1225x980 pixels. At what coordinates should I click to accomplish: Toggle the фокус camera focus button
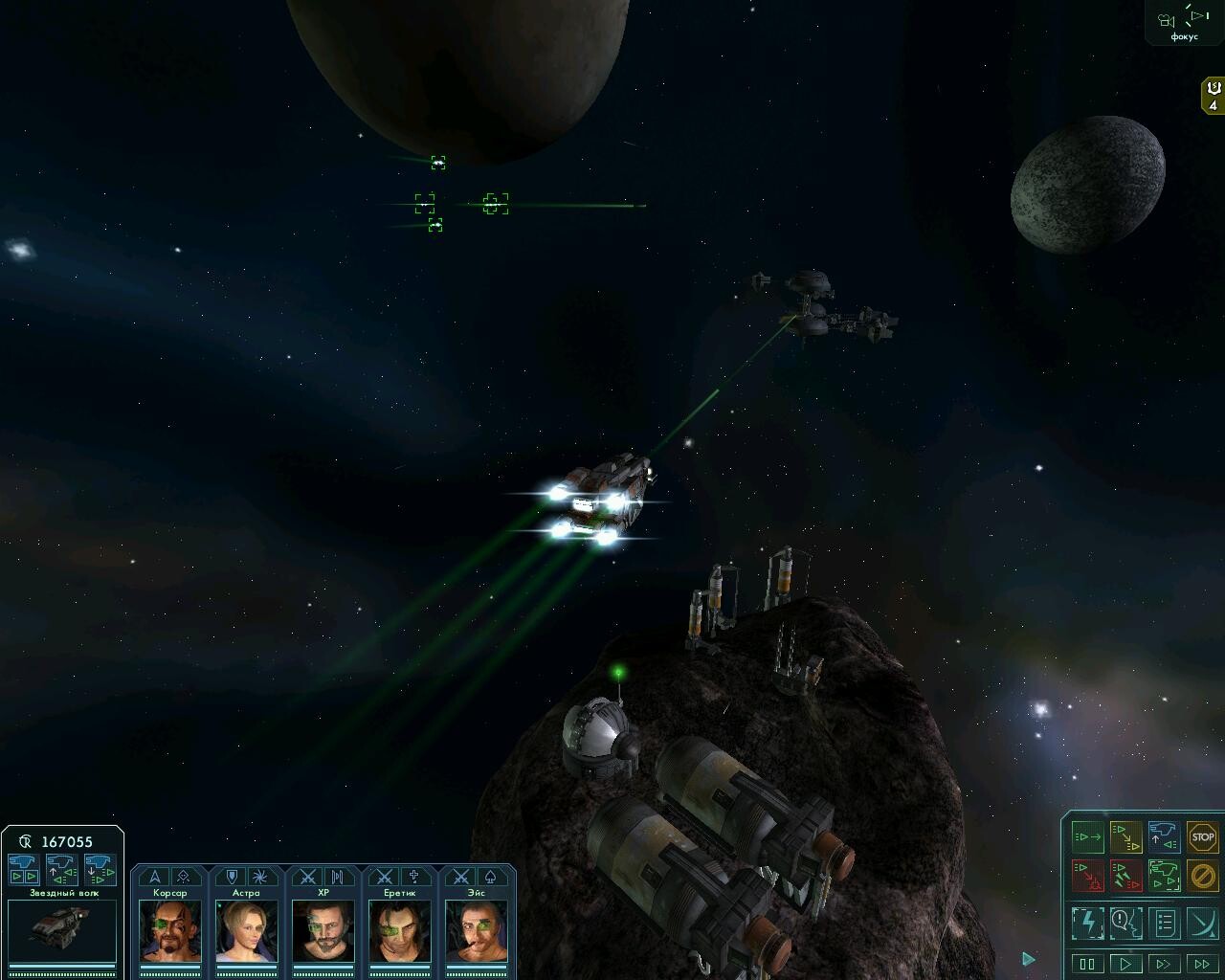point(1184,19)
